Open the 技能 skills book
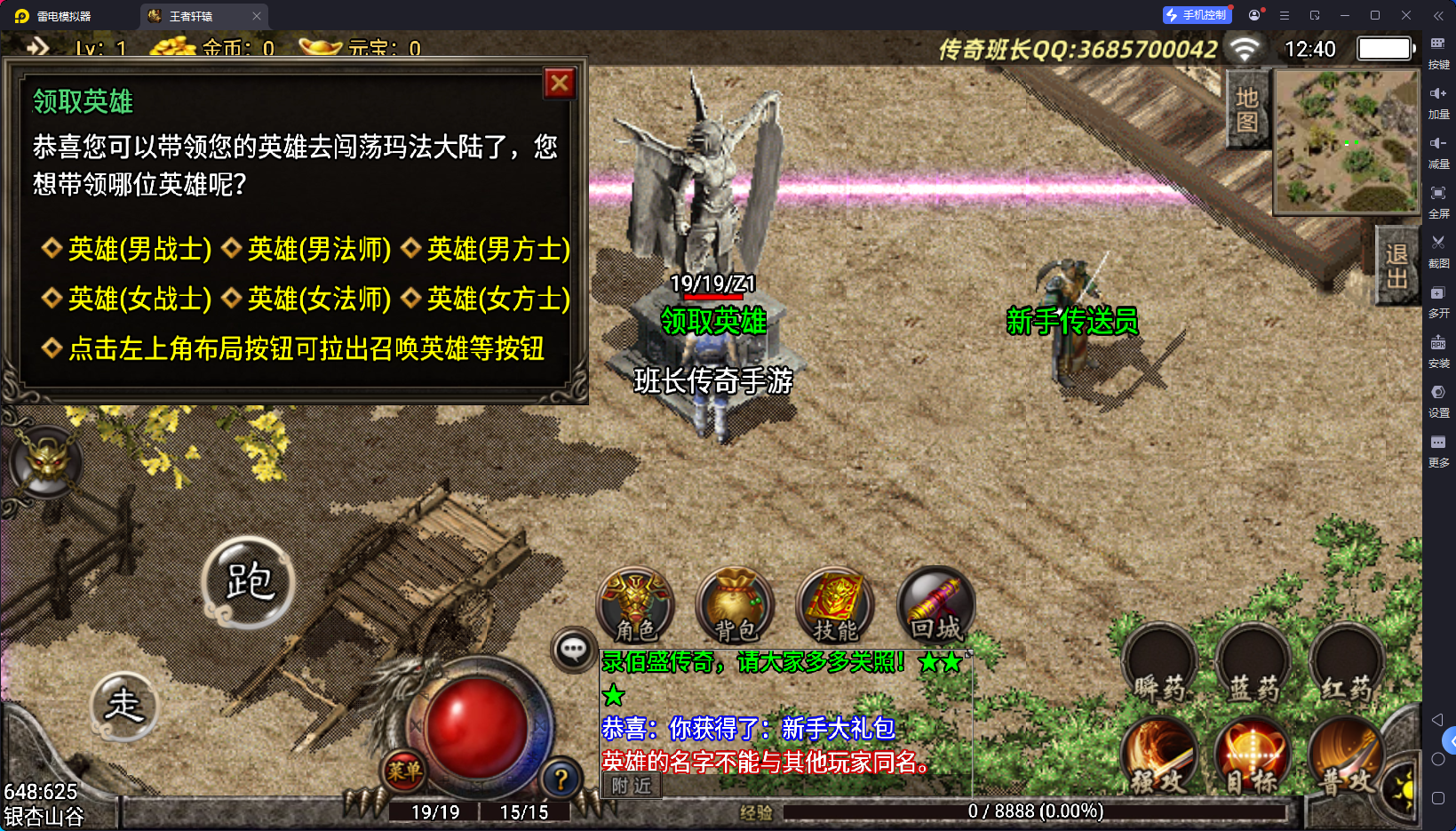 pos(835,605)
